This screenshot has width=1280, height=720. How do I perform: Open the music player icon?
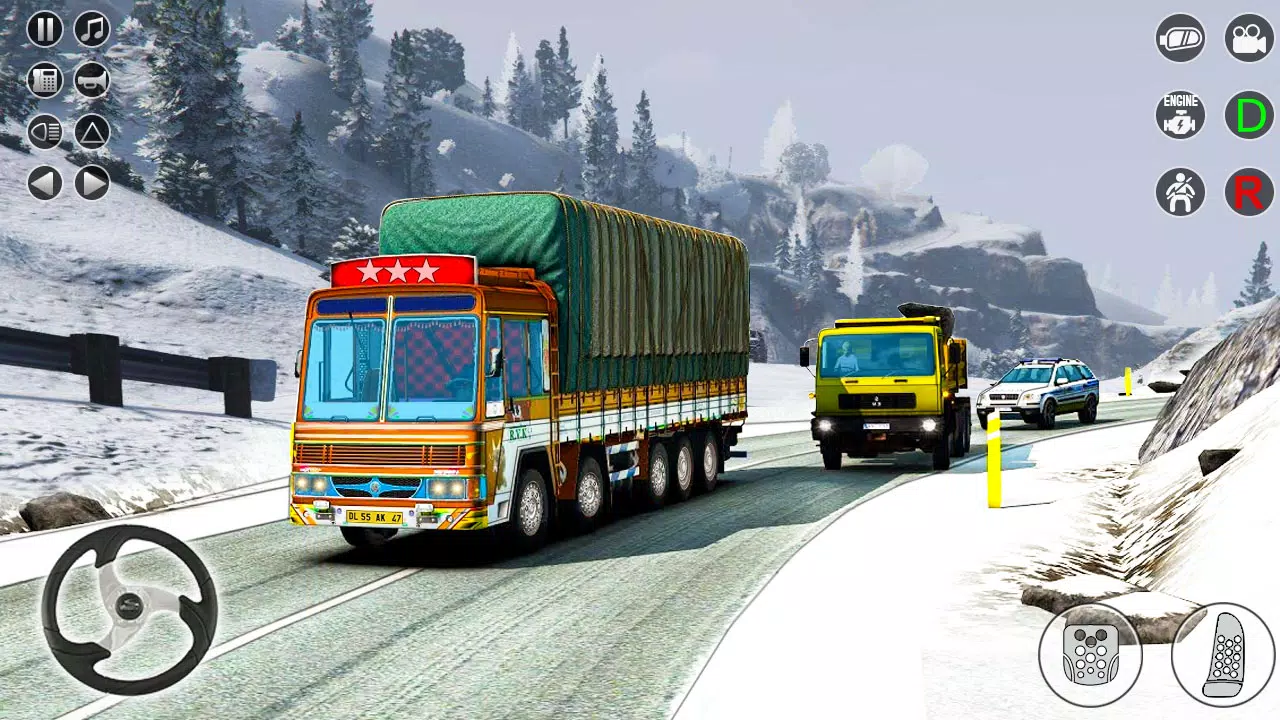91,29
